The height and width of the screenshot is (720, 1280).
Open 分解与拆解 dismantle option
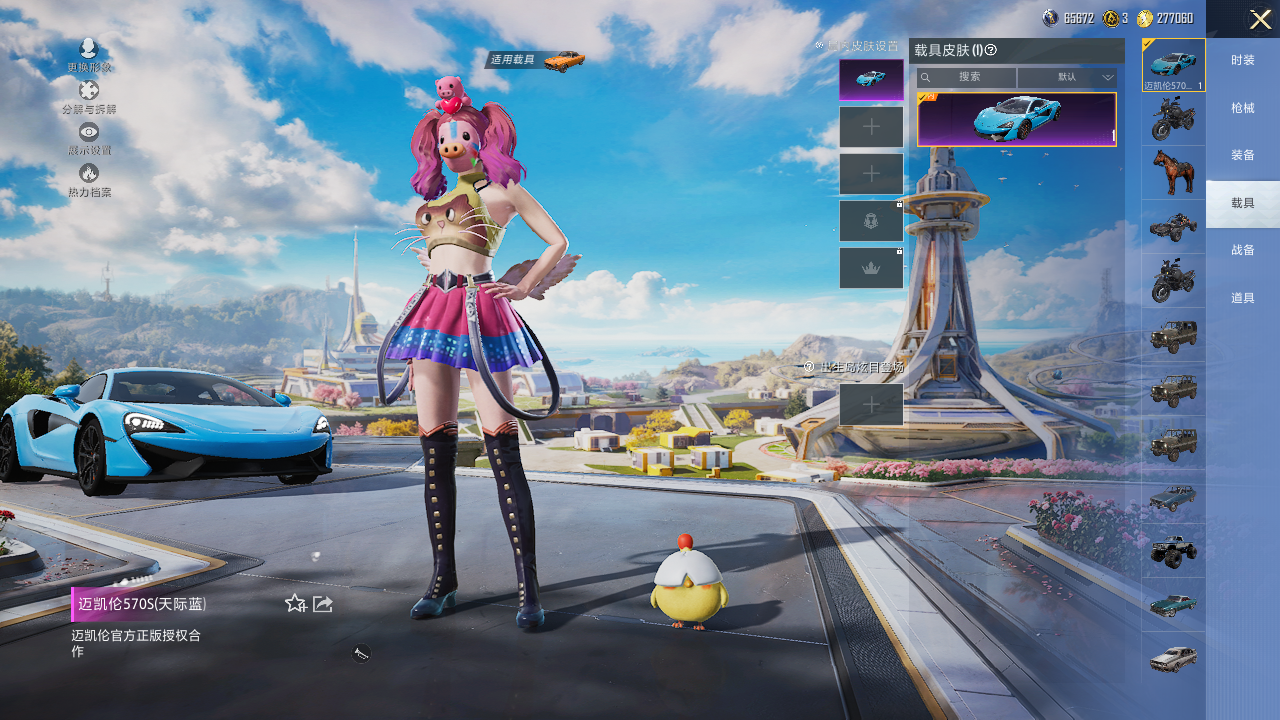point(89,96)
